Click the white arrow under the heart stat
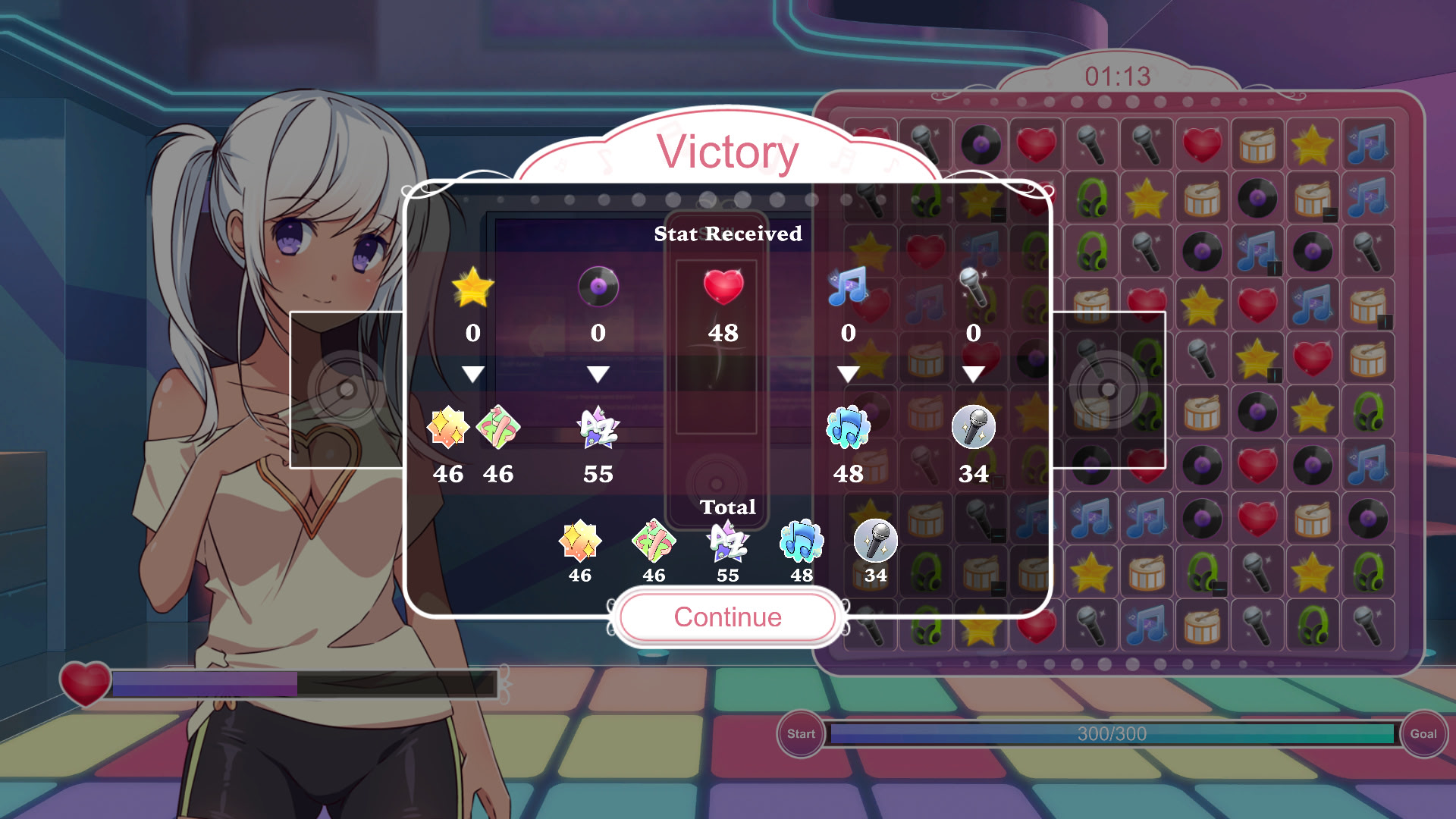Screen dimensions: 1456x819 pyautogui.click(x=723, y=372)
